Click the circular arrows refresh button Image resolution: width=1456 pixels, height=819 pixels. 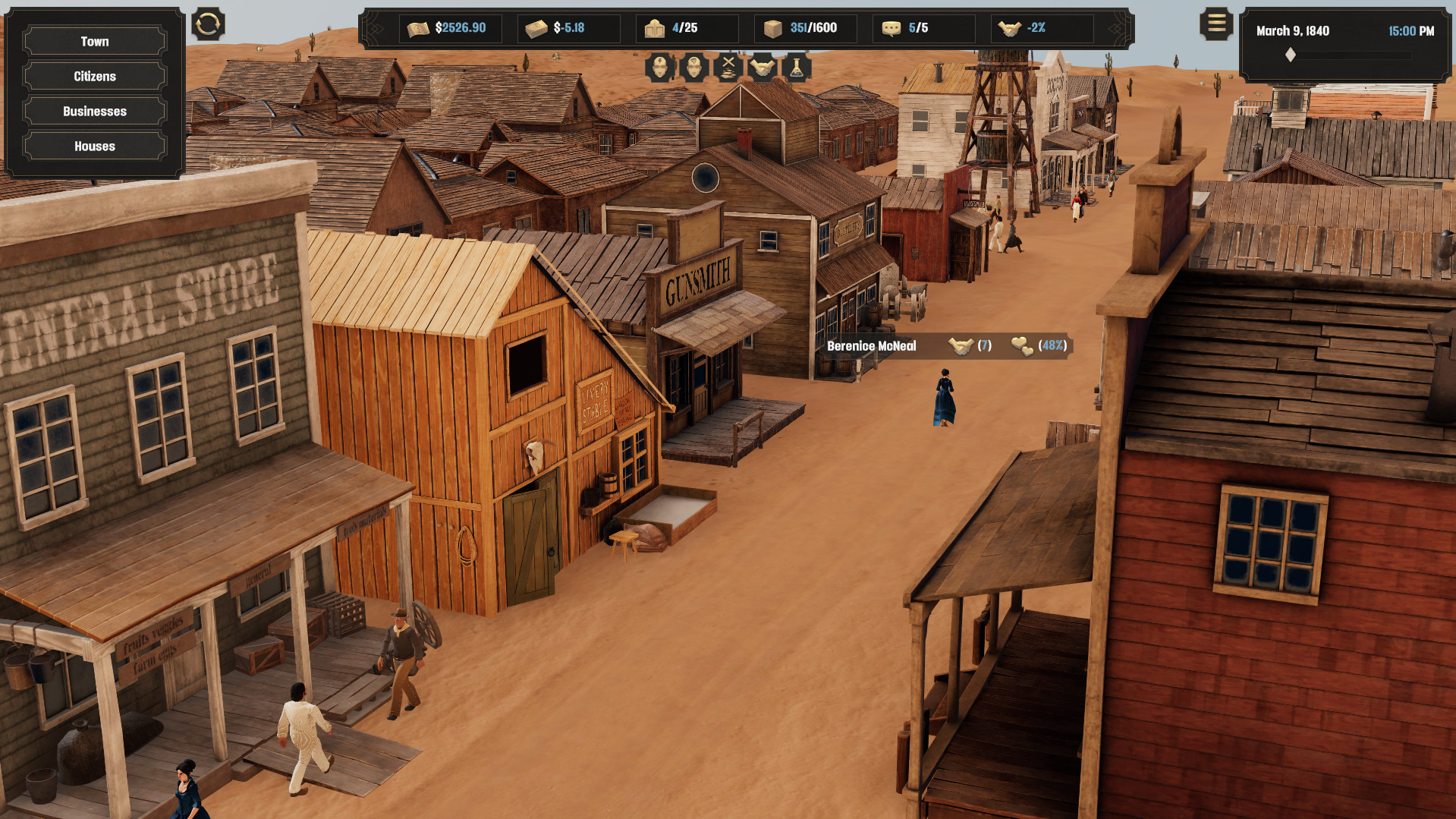[208, 24]
